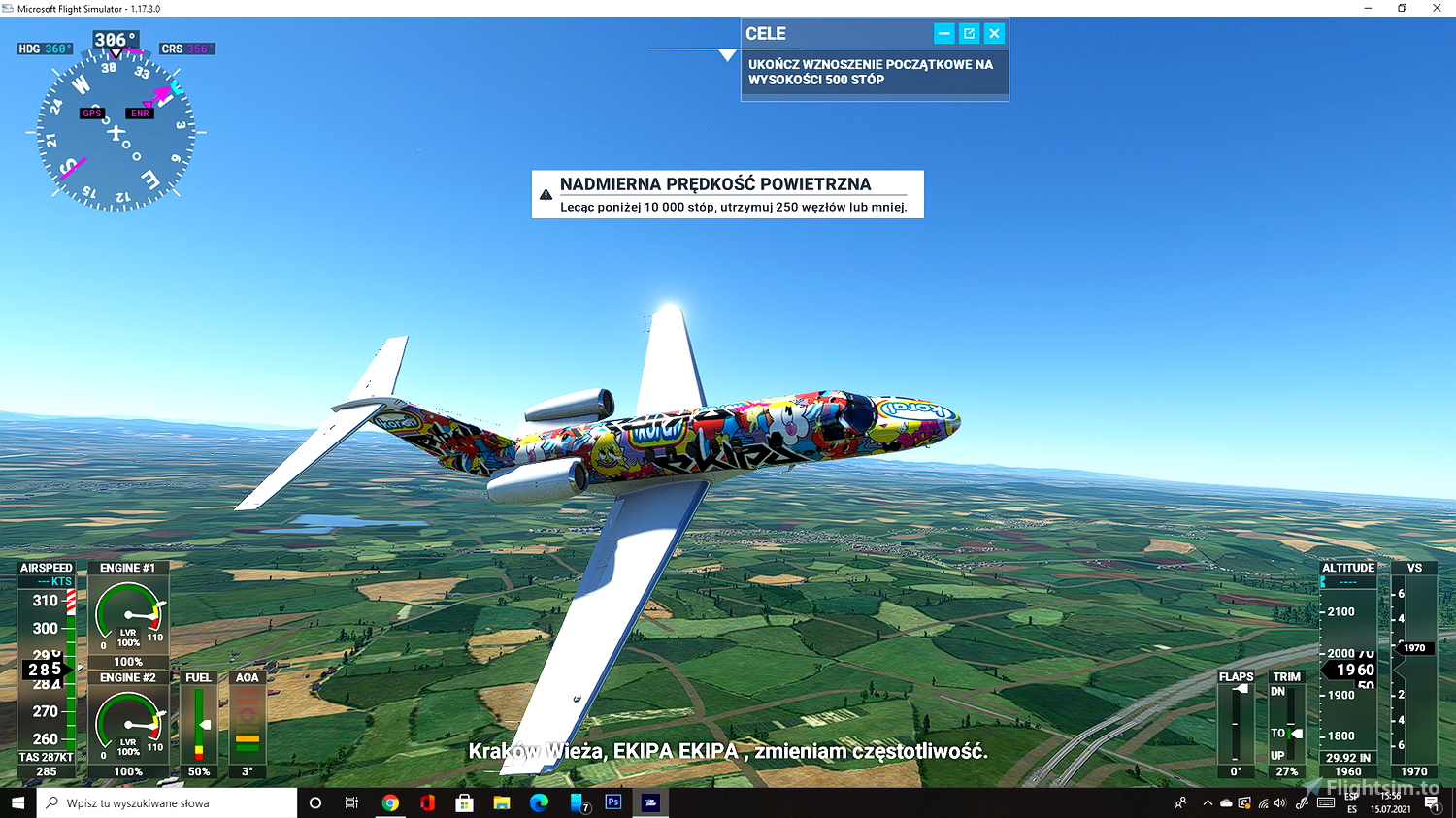1456x818 pixels.
Task: Select the active Flight Simulator taskbar icon
Action: point(650,802)
